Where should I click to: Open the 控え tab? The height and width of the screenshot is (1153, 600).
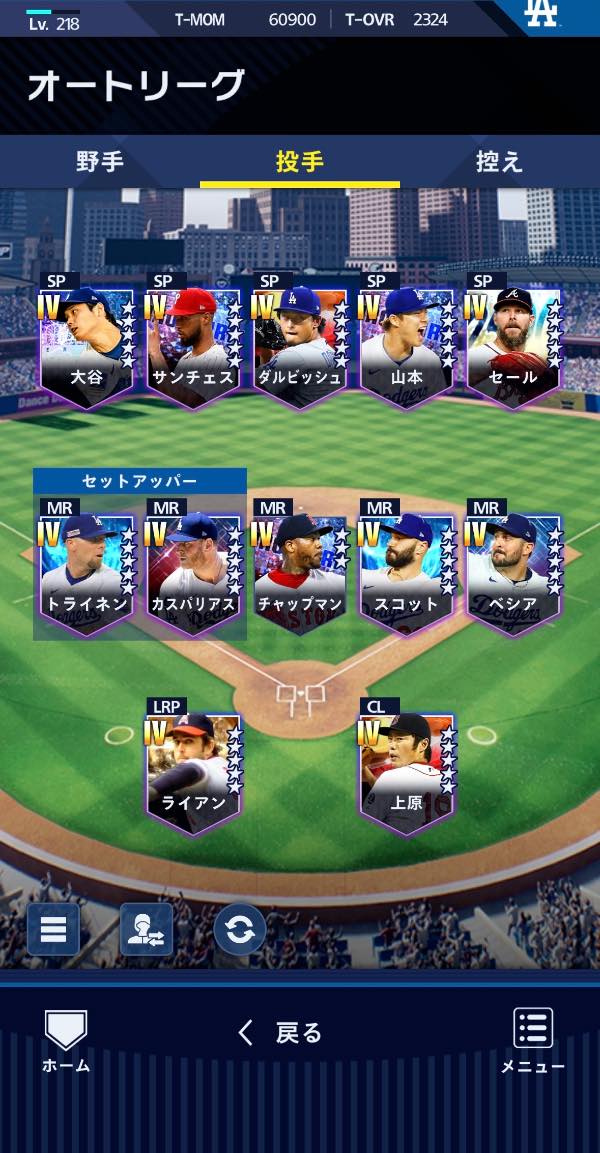click(x=499, y=162)
